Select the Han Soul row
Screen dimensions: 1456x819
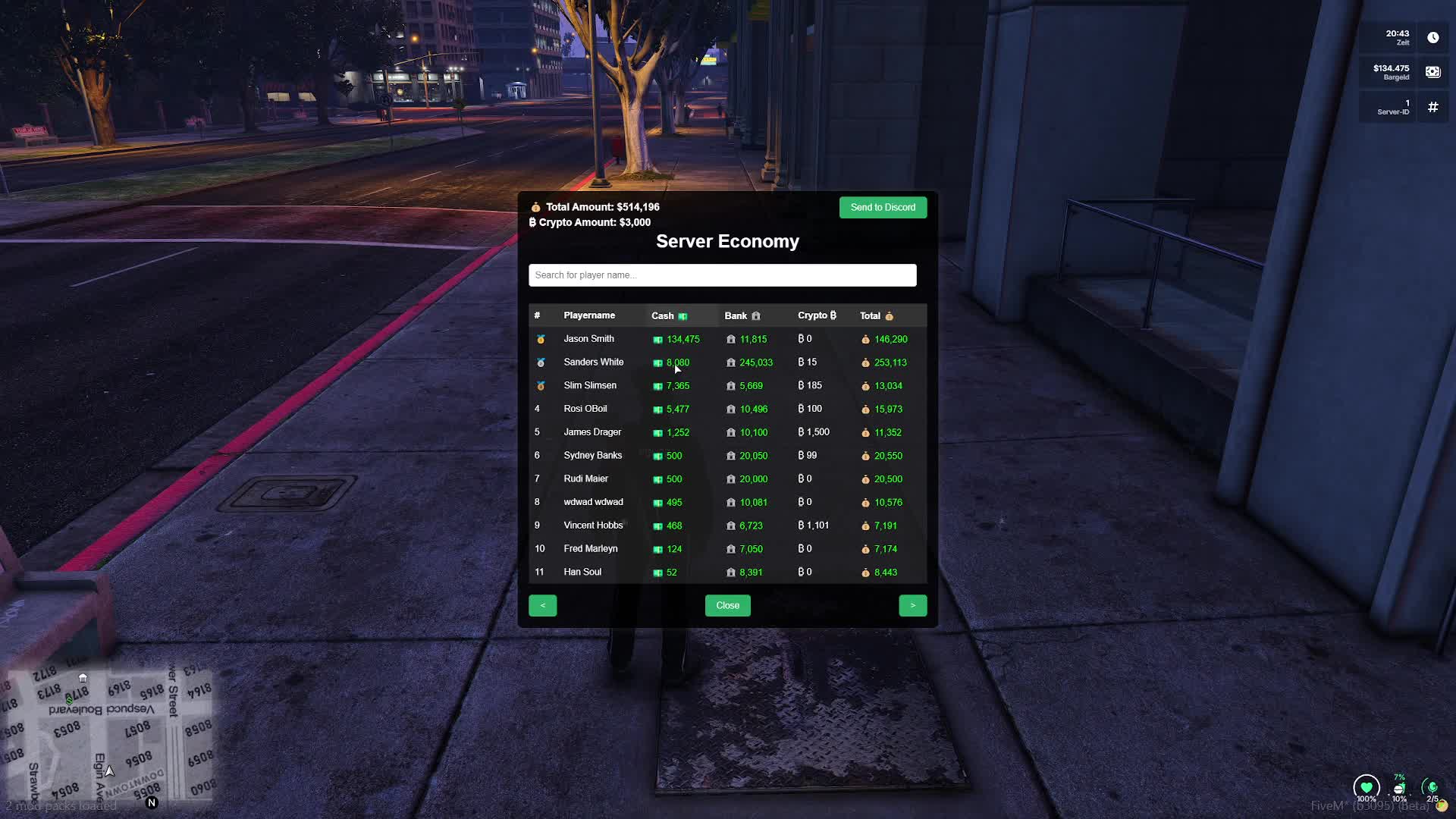582,572
